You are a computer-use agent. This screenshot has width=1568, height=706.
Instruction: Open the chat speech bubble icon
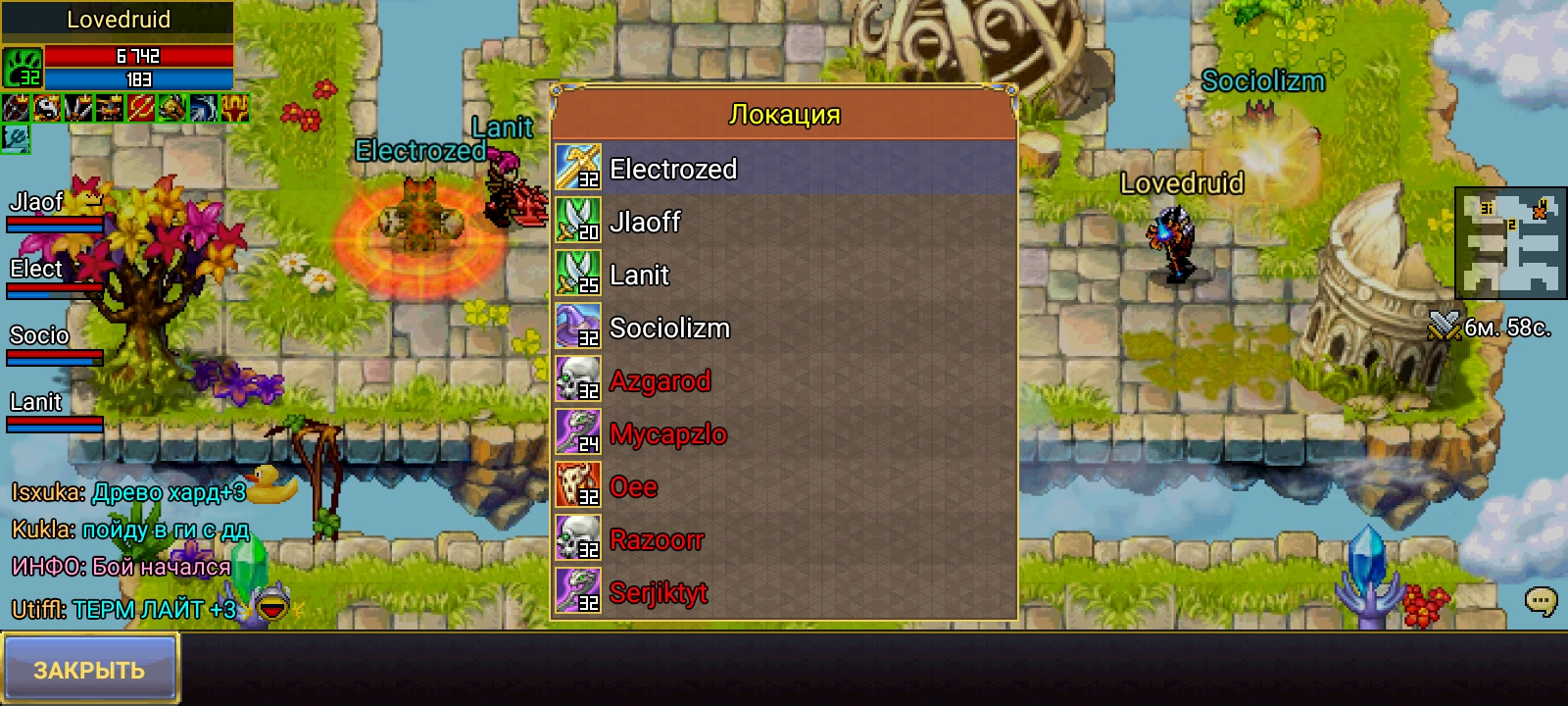pos(1541,600)
